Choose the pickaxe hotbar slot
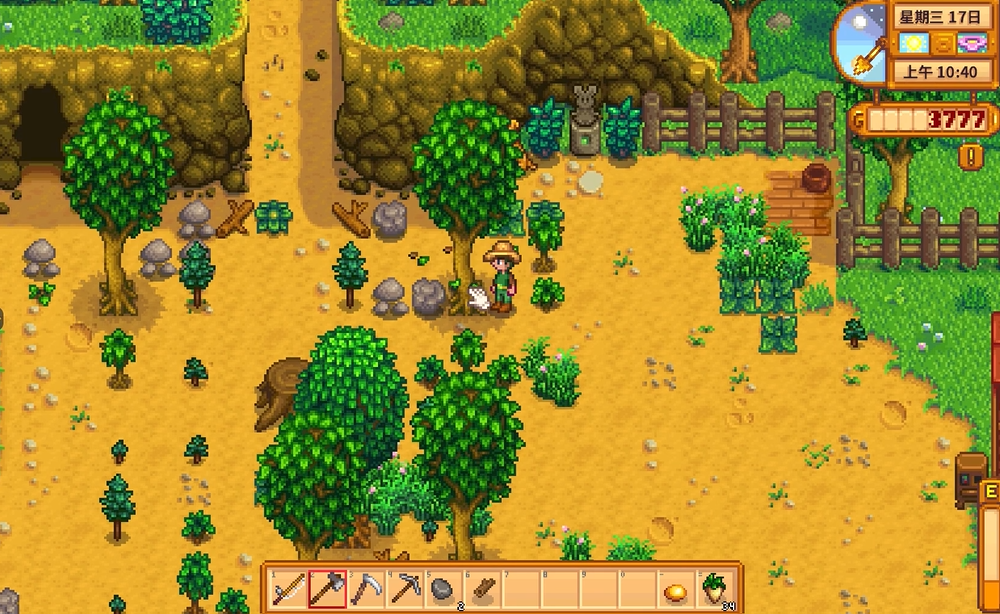Viewport: 1000px width, 614px height. pyautogui.click(x=404, y=589)
